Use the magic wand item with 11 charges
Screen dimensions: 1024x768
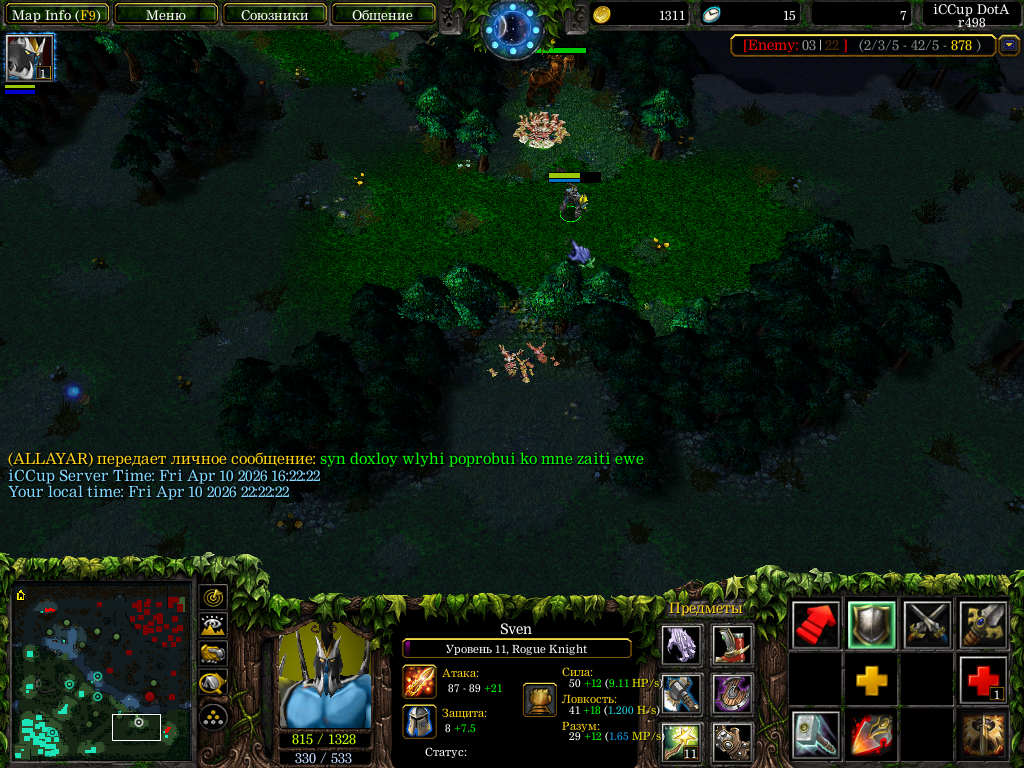point(681,741)
